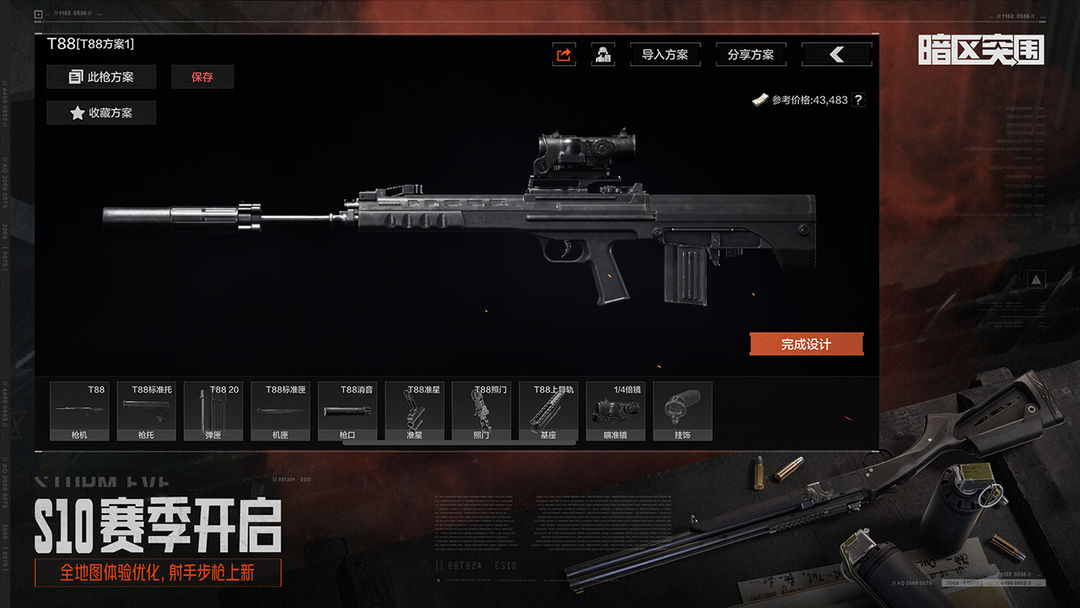
Task: Select the T88照门 rear sight slot
Action: 481,411
